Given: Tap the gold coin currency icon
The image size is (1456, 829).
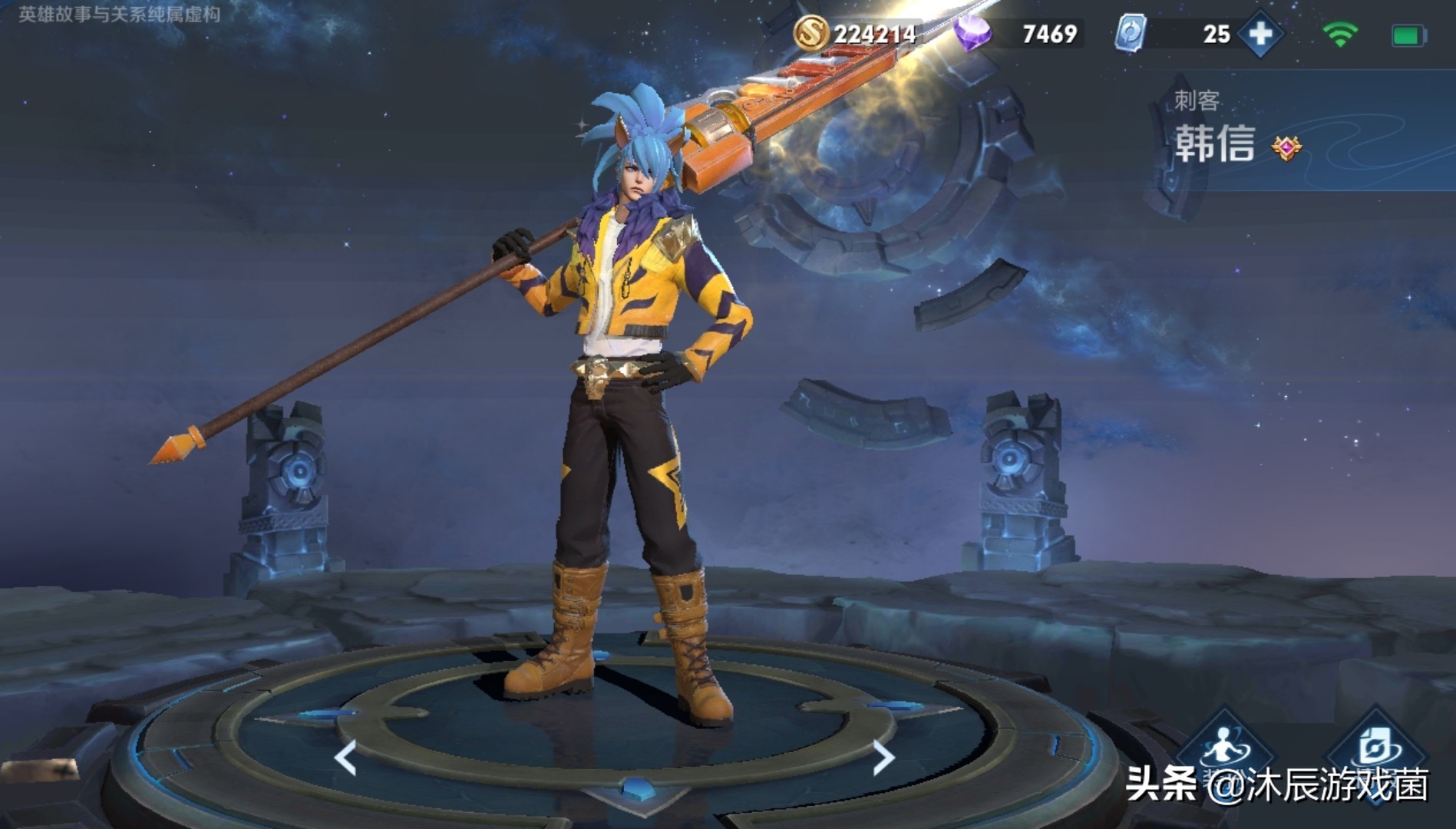Looking at the screenshot, I should coord(811,34).
